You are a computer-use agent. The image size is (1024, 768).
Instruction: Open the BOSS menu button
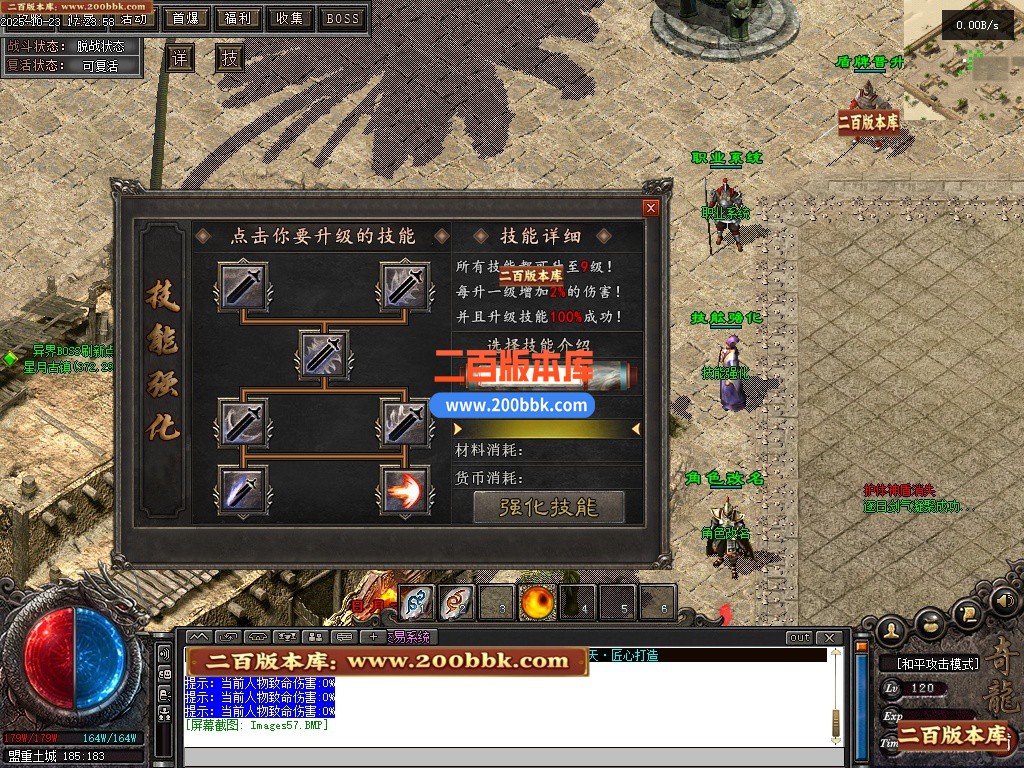click(x=343, y=18)
